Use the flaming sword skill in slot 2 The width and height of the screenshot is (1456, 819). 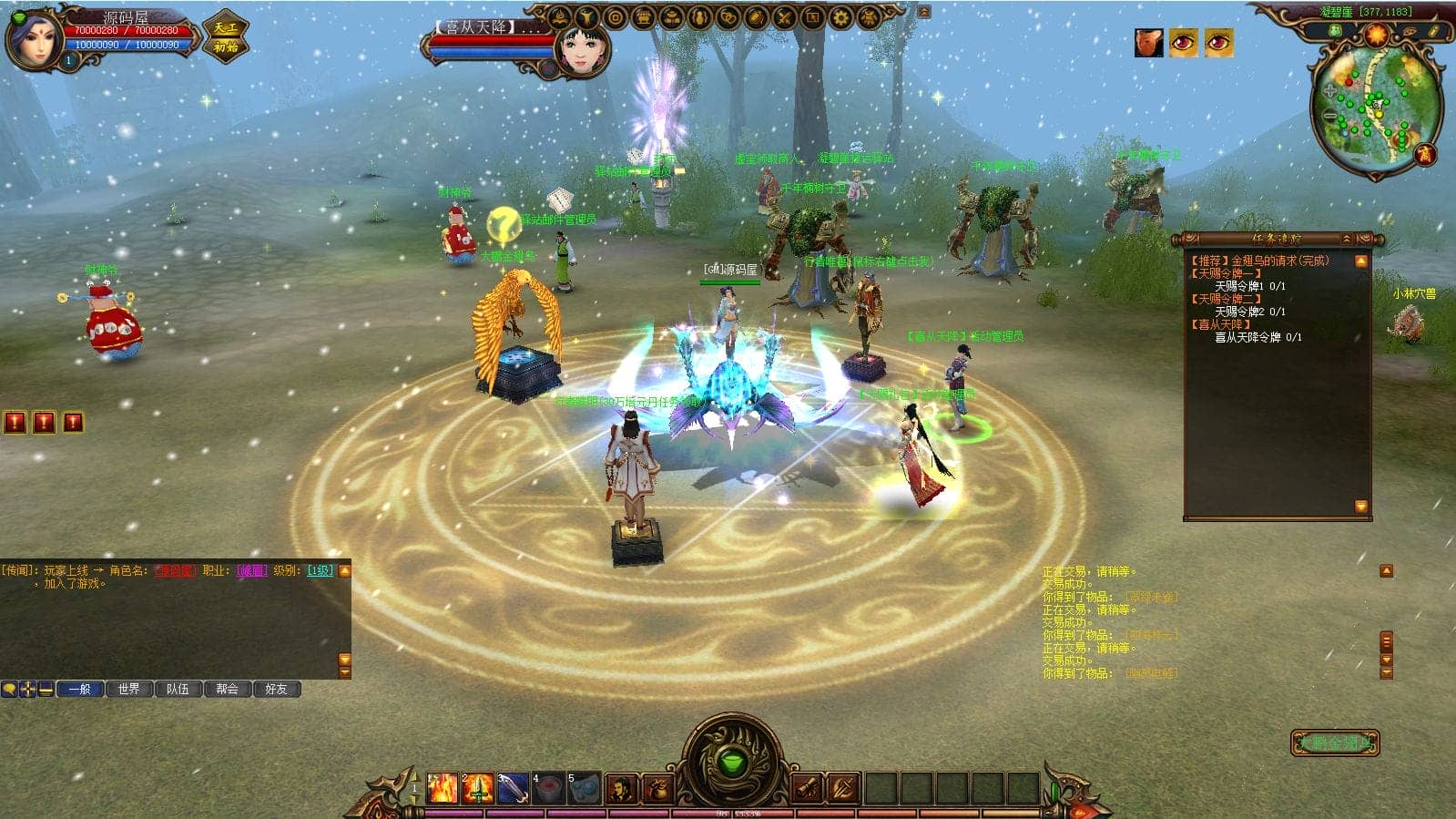point(478,788)
